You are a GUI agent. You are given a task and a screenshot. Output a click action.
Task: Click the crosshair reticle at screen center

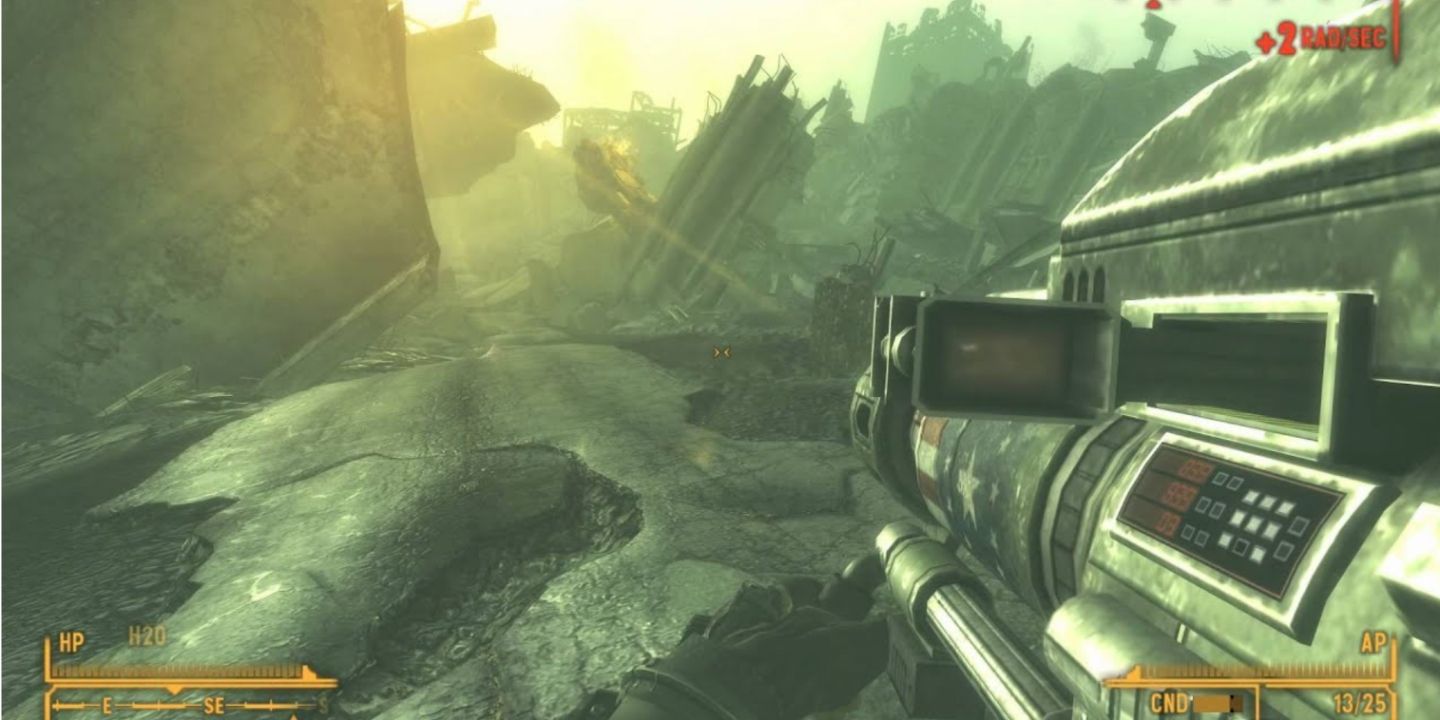(x=722, y=351)
